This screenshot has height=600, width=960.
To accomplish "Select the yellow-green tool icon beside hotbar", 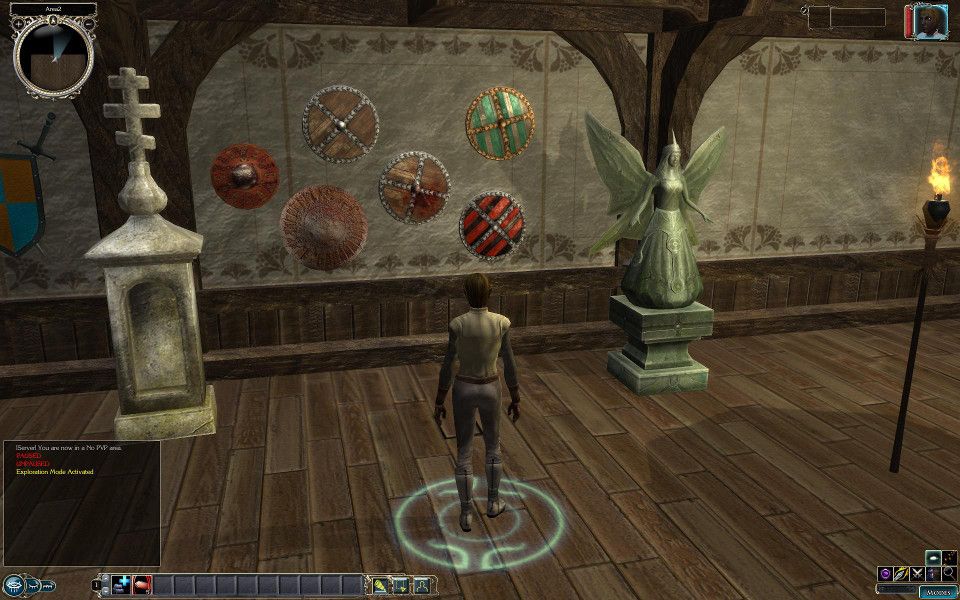I will (x=381, y=585).
